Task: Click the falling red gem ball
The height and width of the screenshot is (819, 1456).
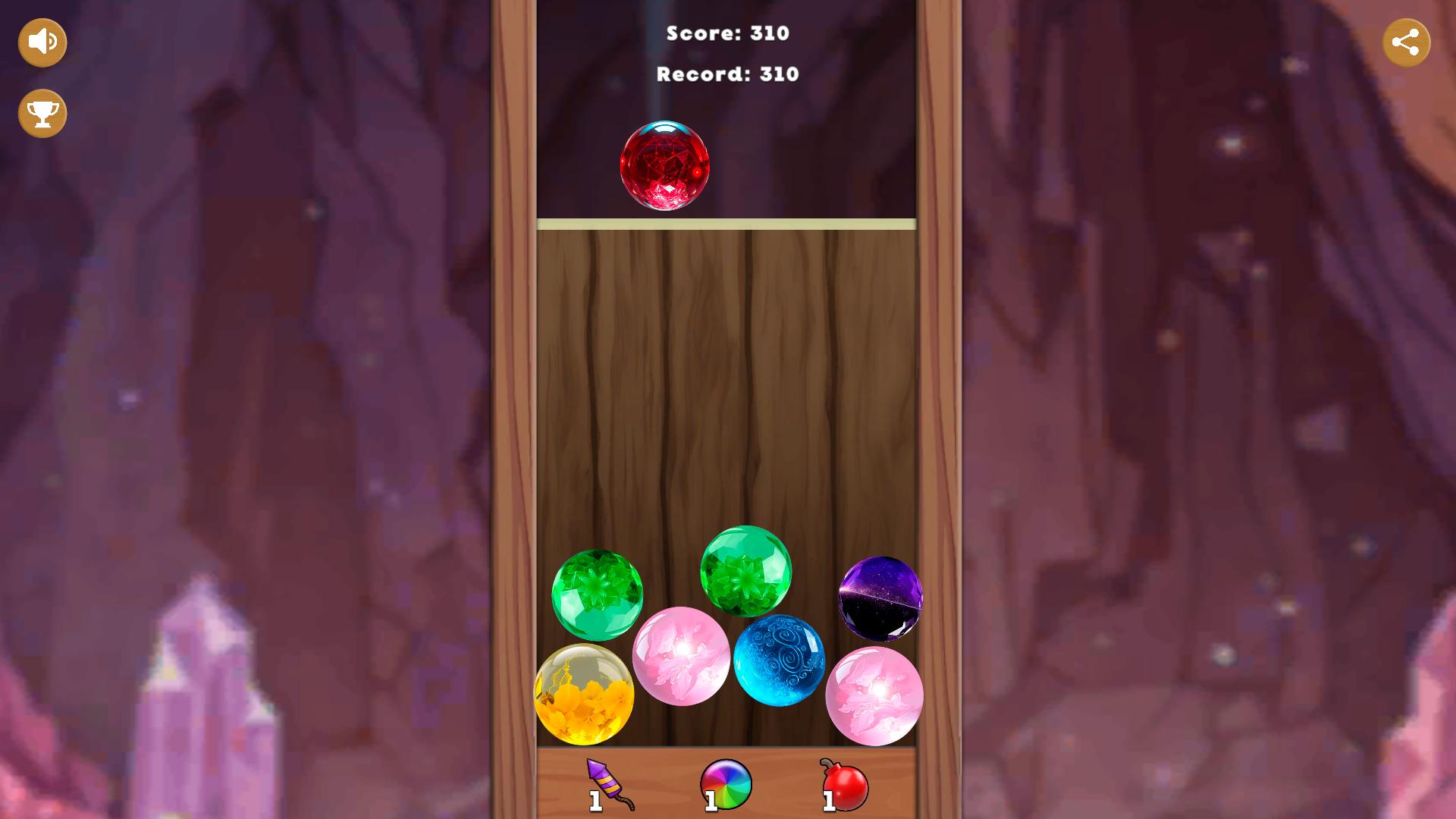Action: click(665, 165)
